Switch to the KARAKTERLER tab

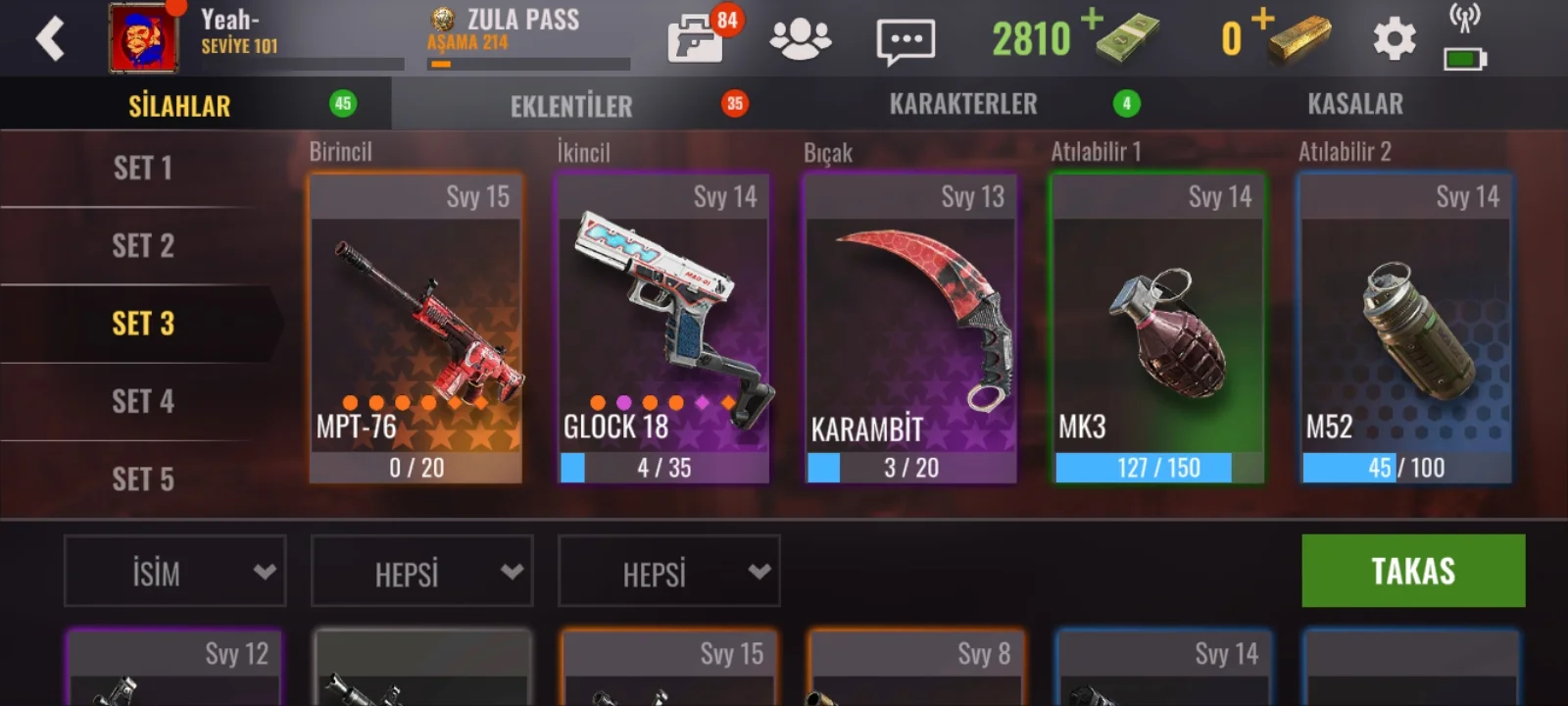963,104
